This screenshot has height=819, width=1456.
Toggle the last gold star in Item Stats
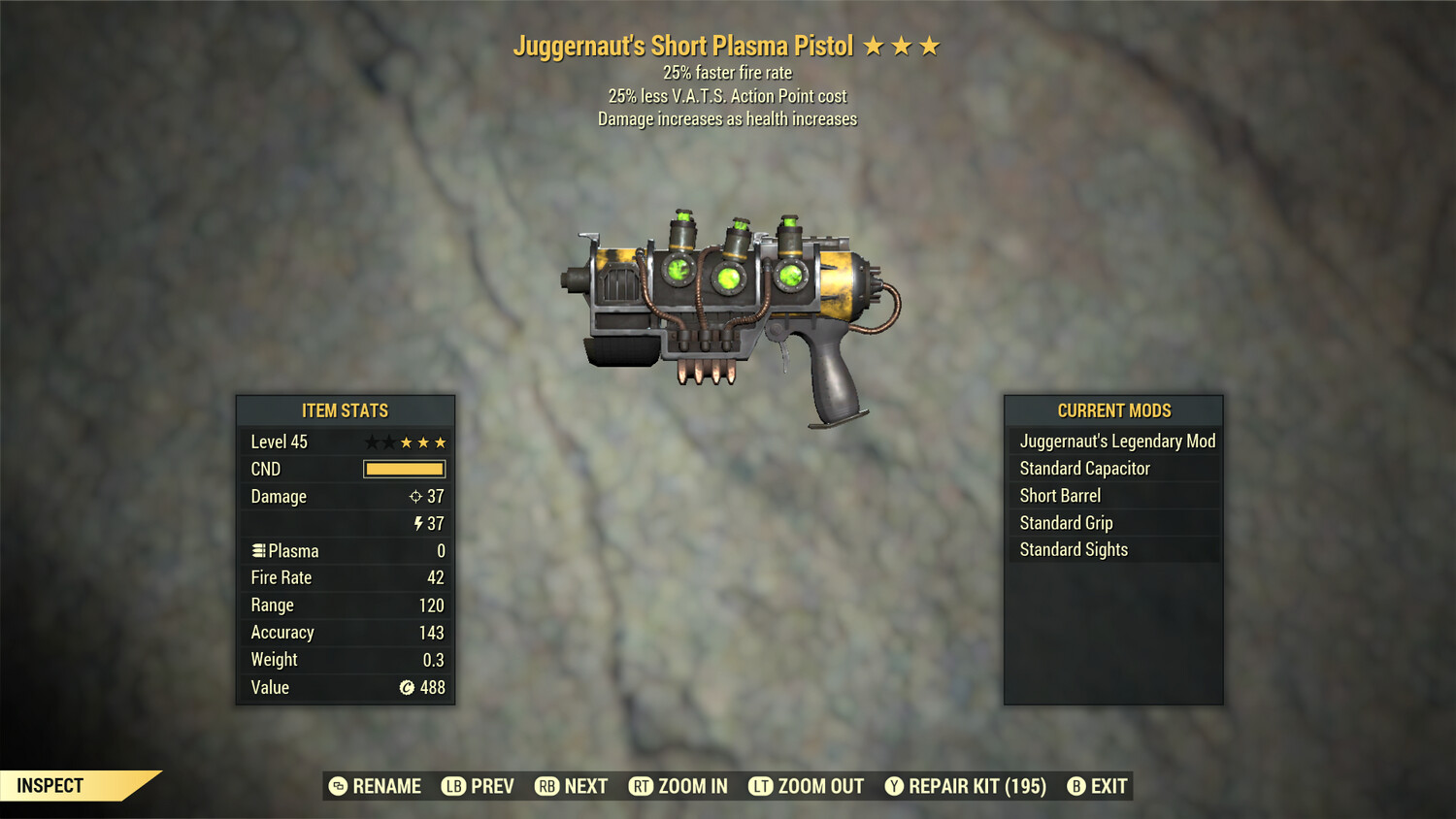(439, 442)
